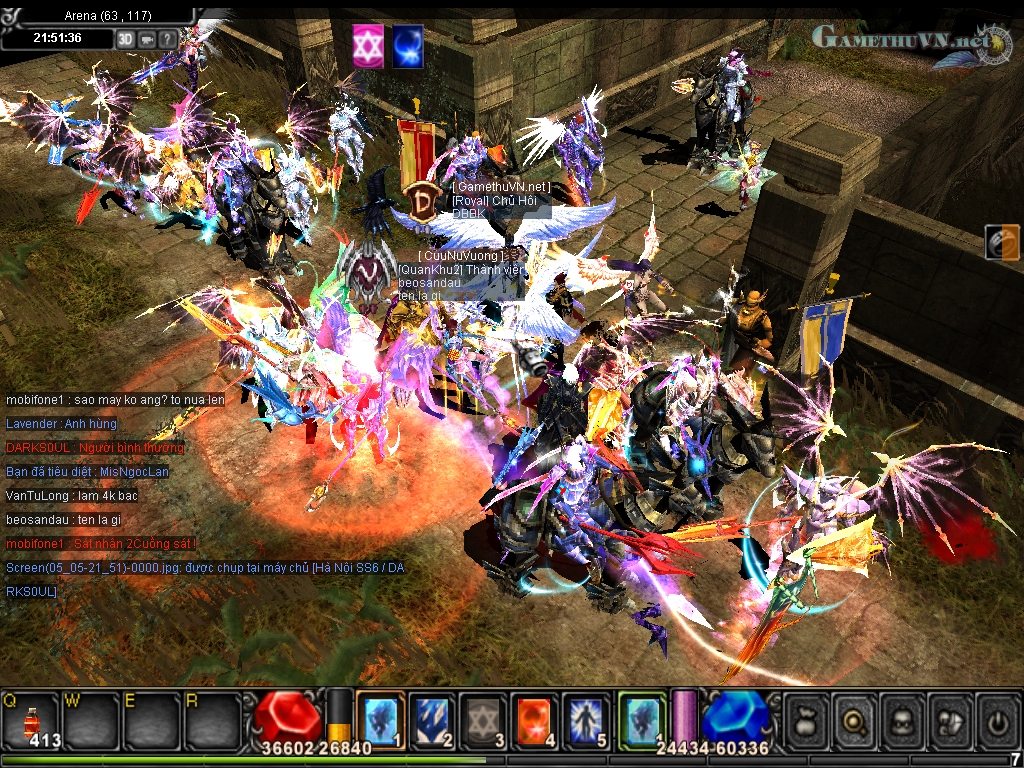Image resolution: width=1024 pixels, height=768 pixels.
Task: Open help with the question mark button
Action: point(167,38)
